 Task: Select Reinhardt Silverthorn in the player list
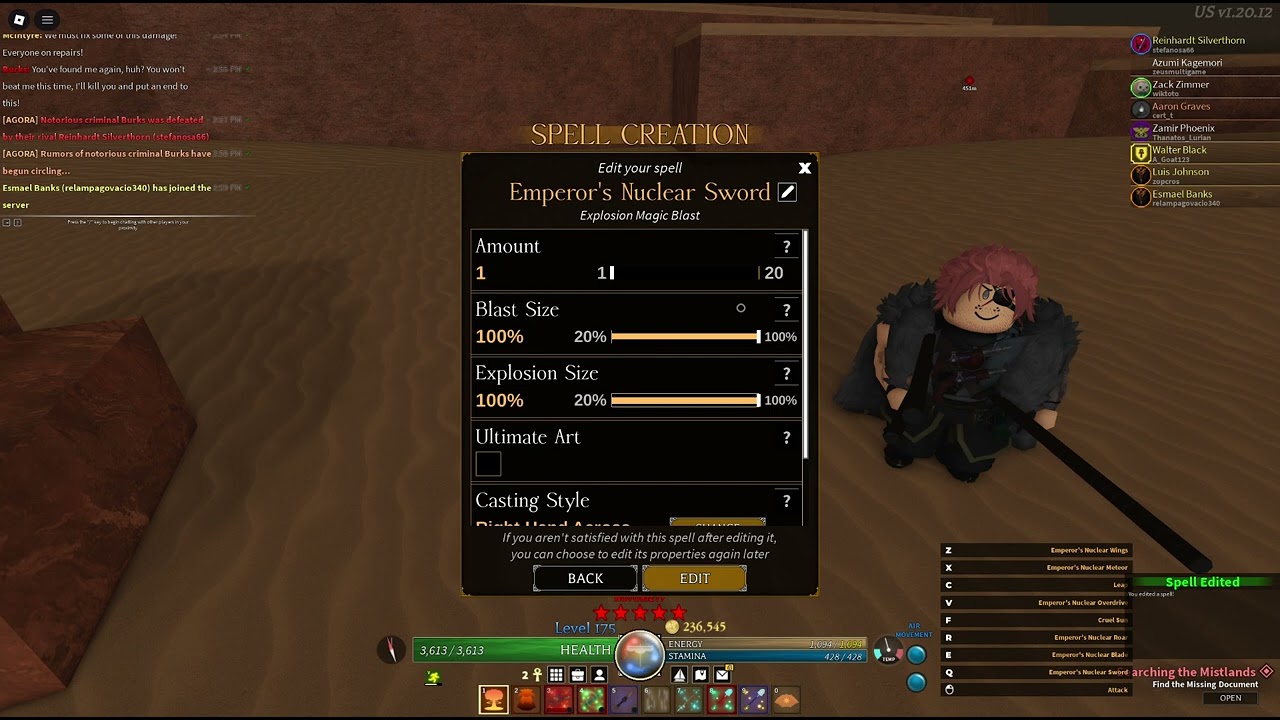(x=1197, y=41)
